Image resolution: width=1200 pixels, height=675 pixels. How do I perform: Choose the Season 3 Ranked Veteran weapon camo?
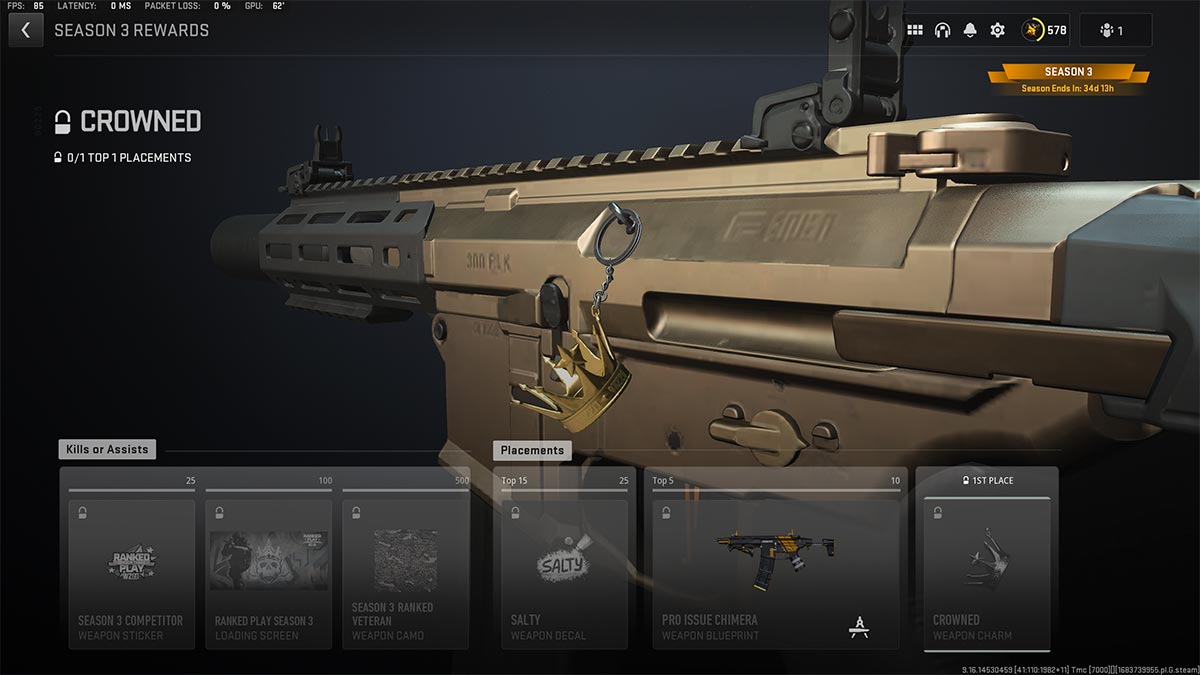[405, 573]
